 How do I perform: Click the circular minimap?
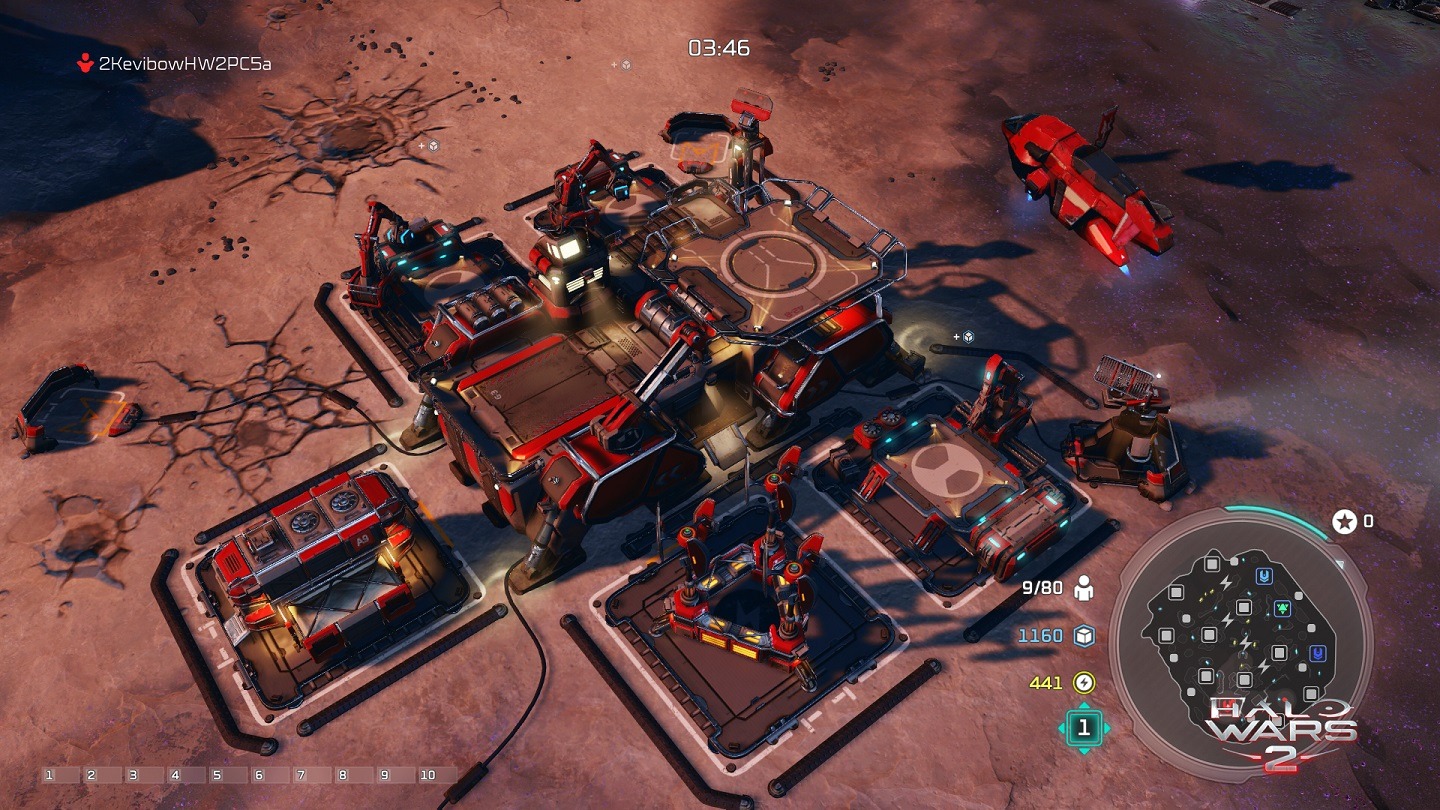[1240, 642]
